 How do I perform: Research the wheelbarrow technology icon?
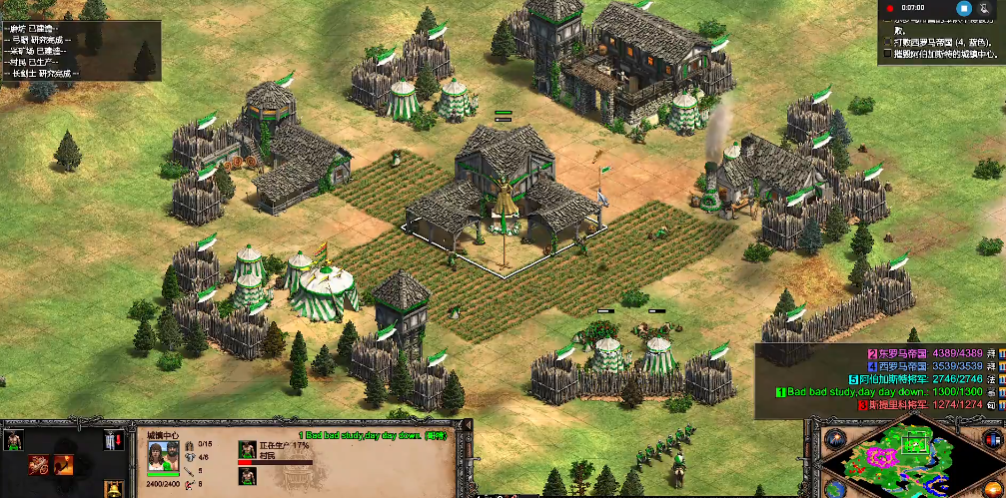[39, 464]
